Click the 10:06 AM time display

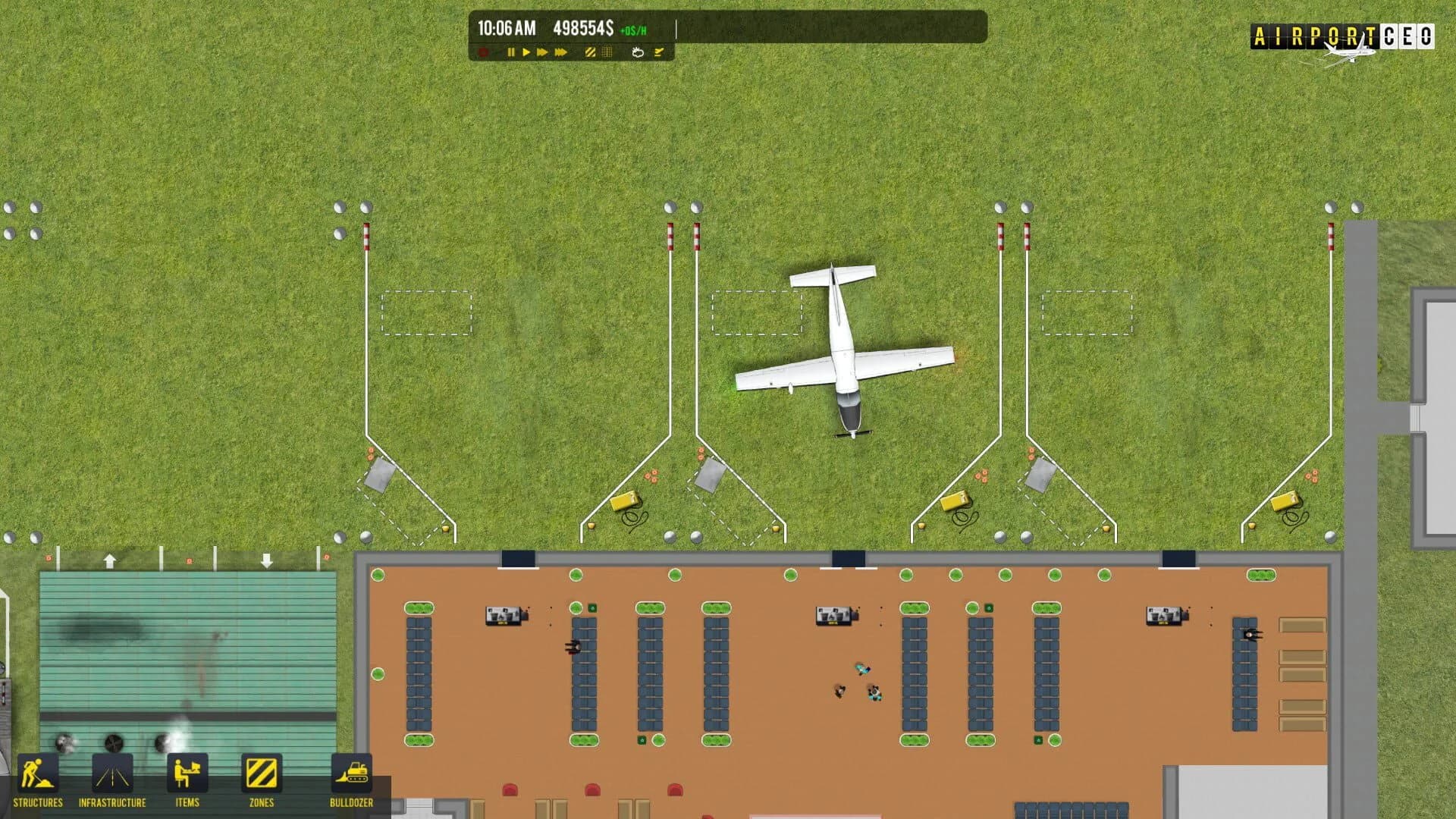(x=505, y=29)
